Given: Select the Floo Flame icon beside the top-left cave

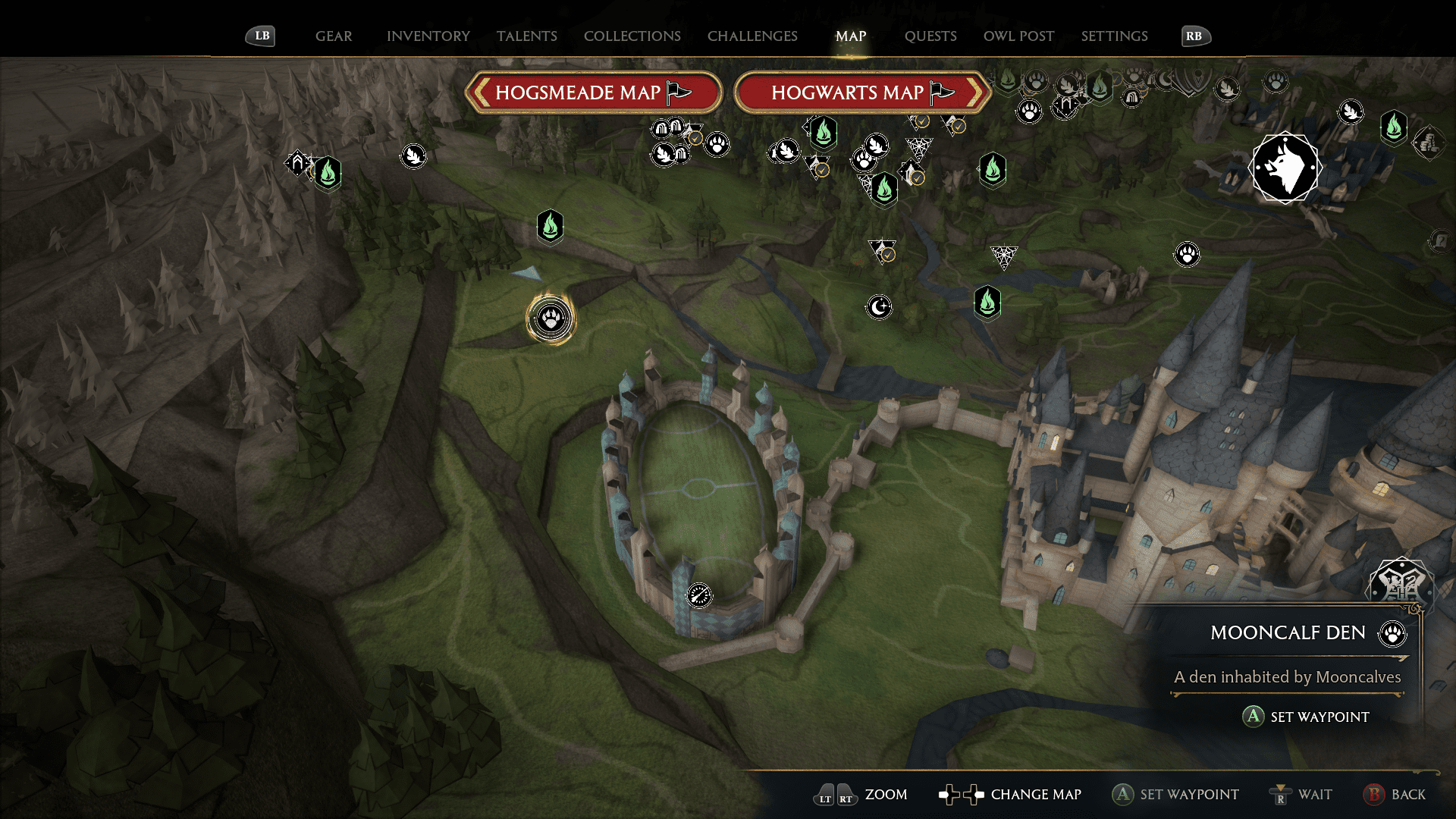Looking at the screenshot, I should tap(327, 174).
